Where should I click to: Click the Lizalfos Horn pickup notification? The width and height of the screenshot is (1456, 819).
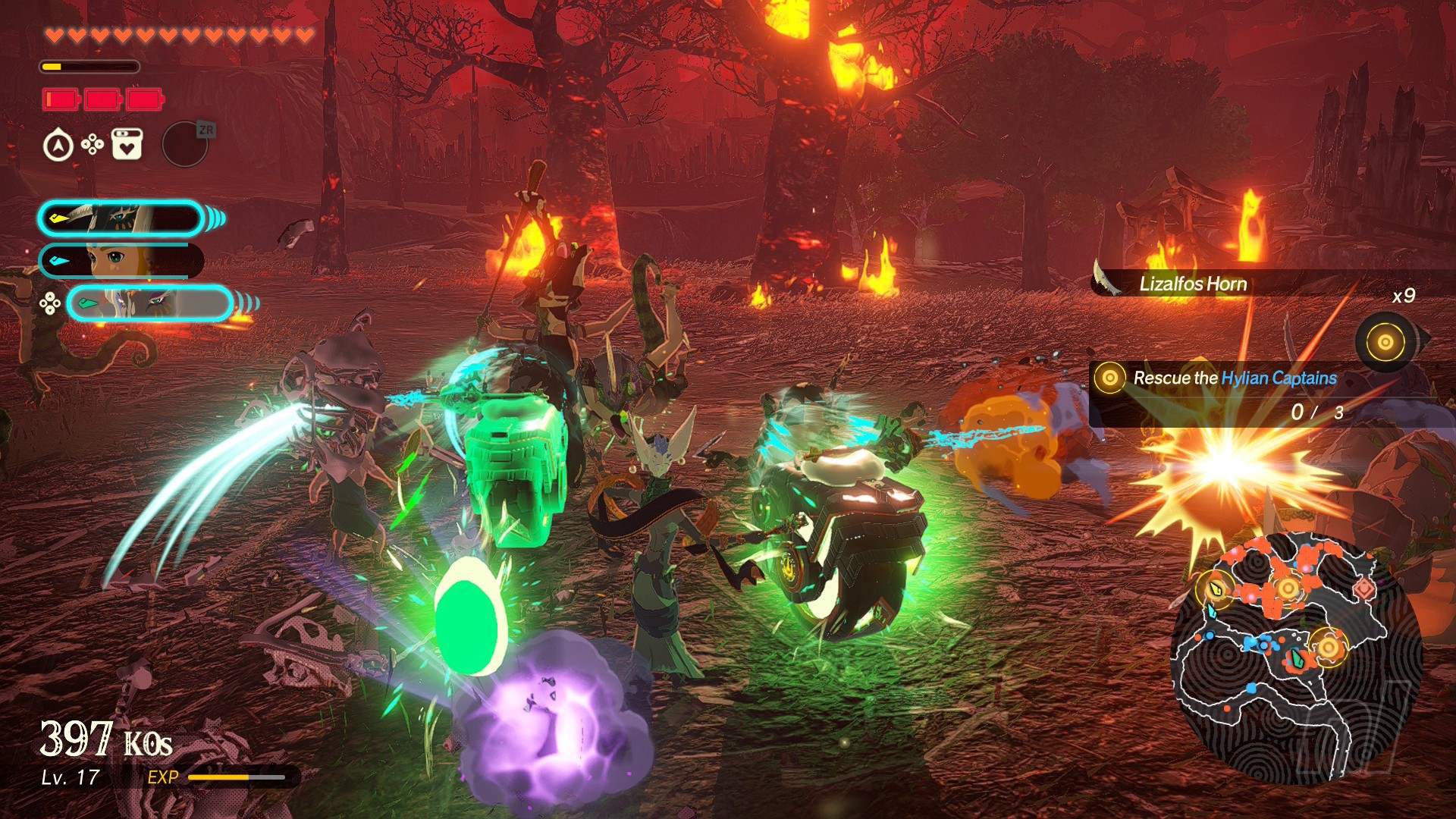pyautogui.click(x=1192, y=284)
